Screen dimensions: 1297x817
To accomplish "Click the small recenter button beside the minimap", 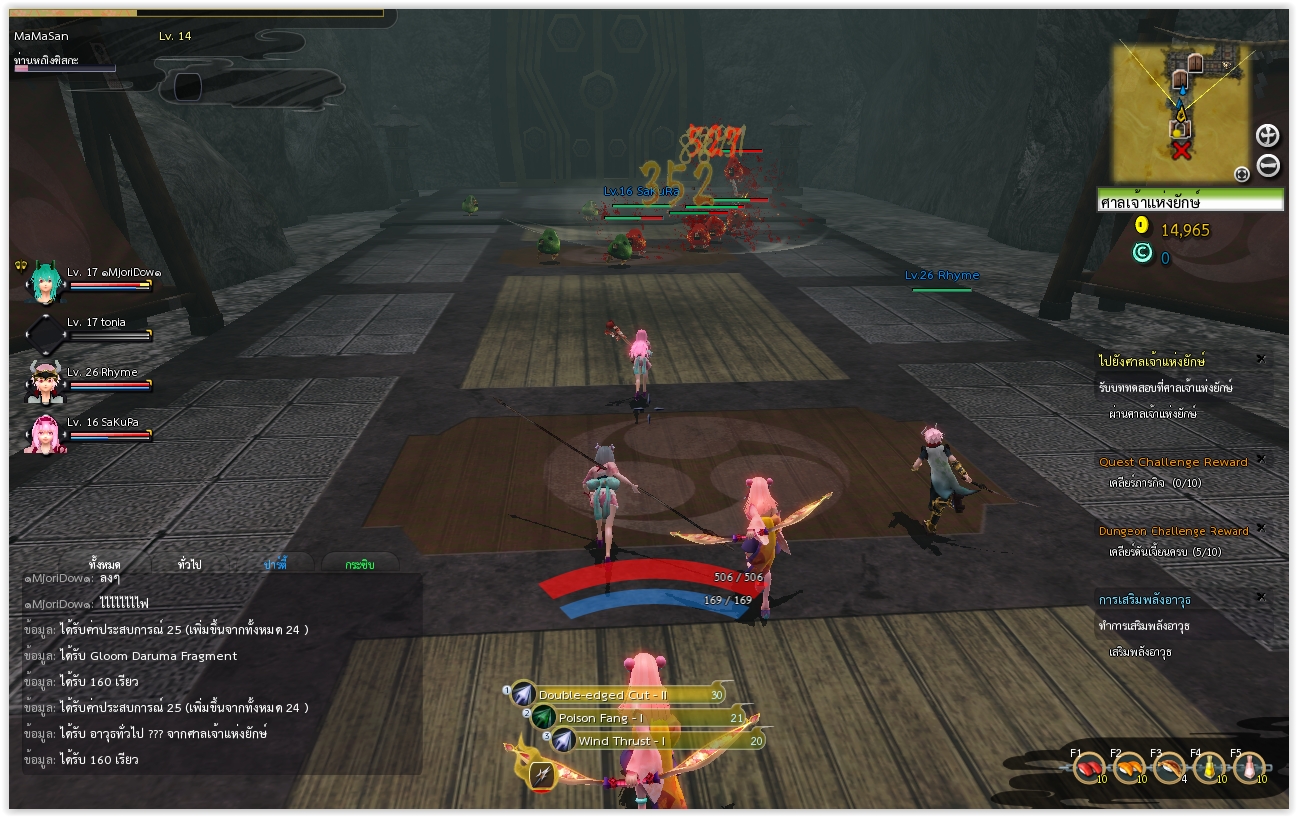I will coord(1242,174).
